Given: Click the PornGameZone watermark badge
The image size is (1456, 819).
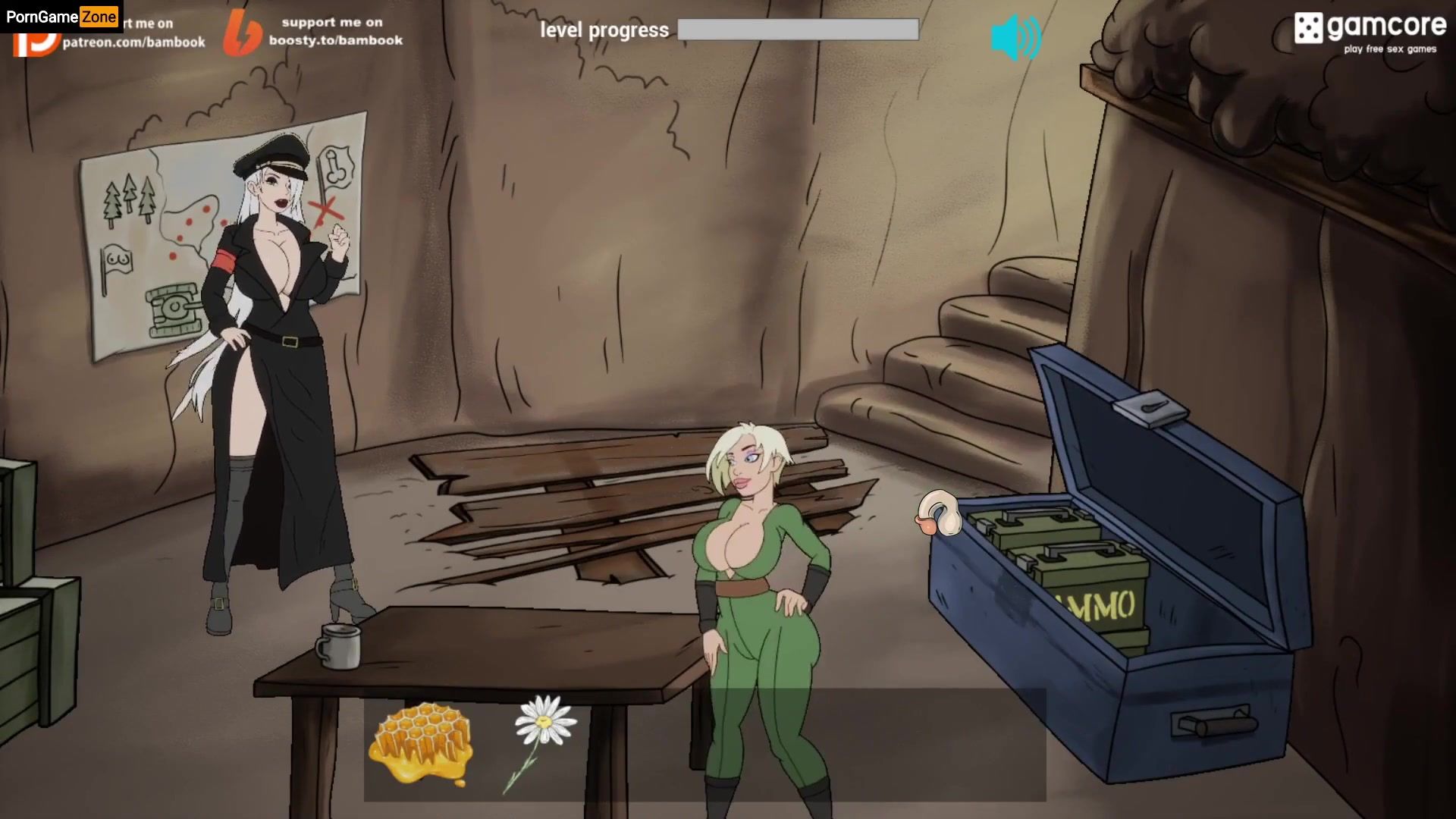Looking at the screenshot, I should (61, 16).
